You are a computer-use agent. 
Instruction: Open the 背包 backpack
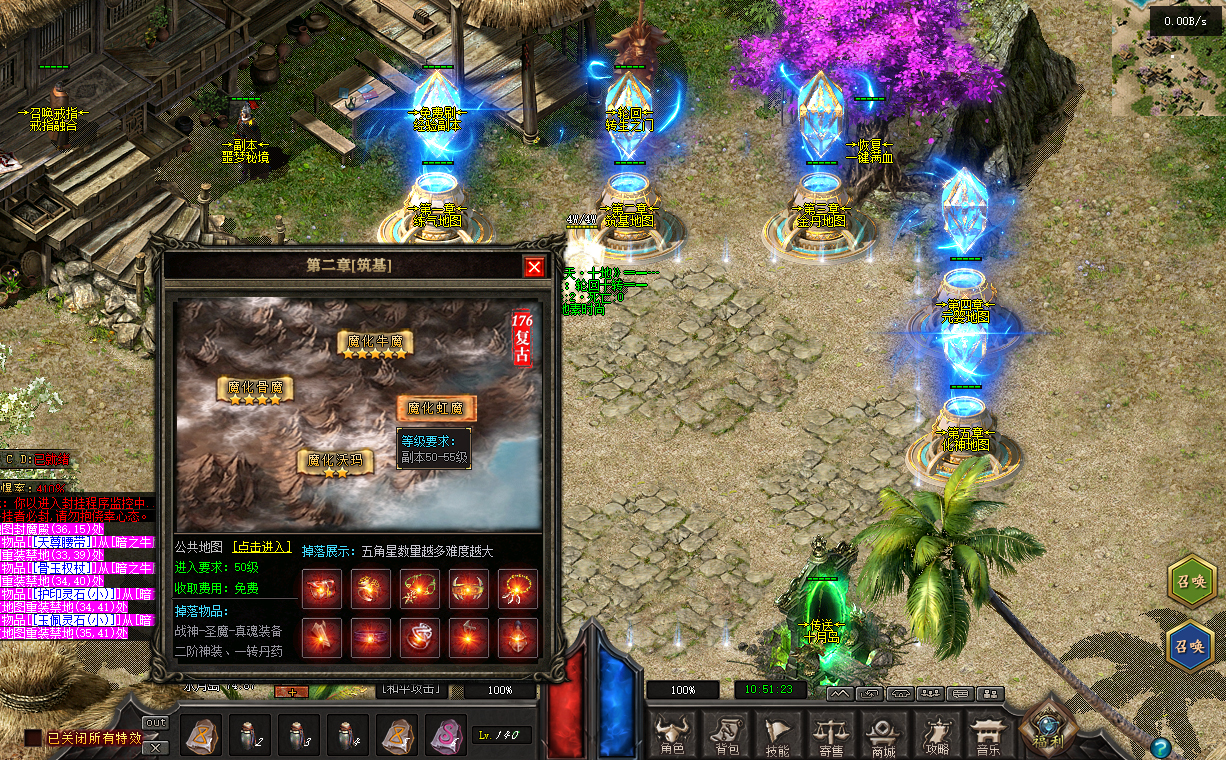(725, 735)
